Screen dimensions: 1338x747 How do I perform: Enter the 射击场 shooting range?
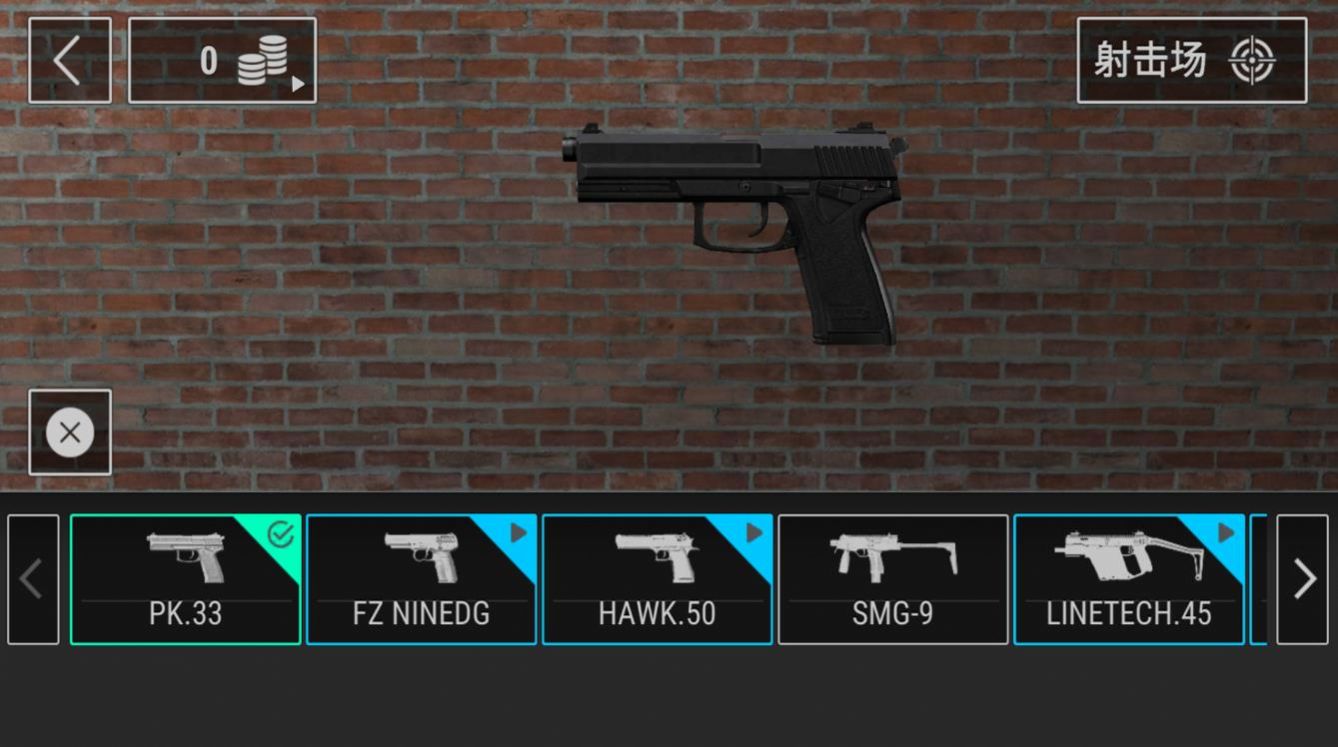point(1191,60)
